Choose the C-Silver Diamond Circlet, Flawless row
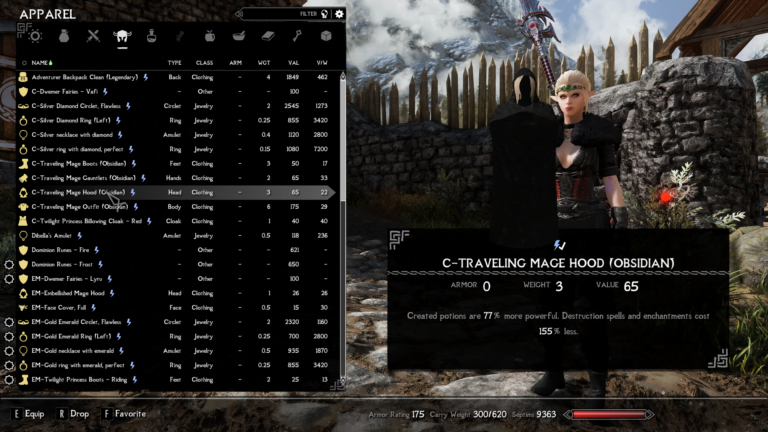 [x=77, y=105]
